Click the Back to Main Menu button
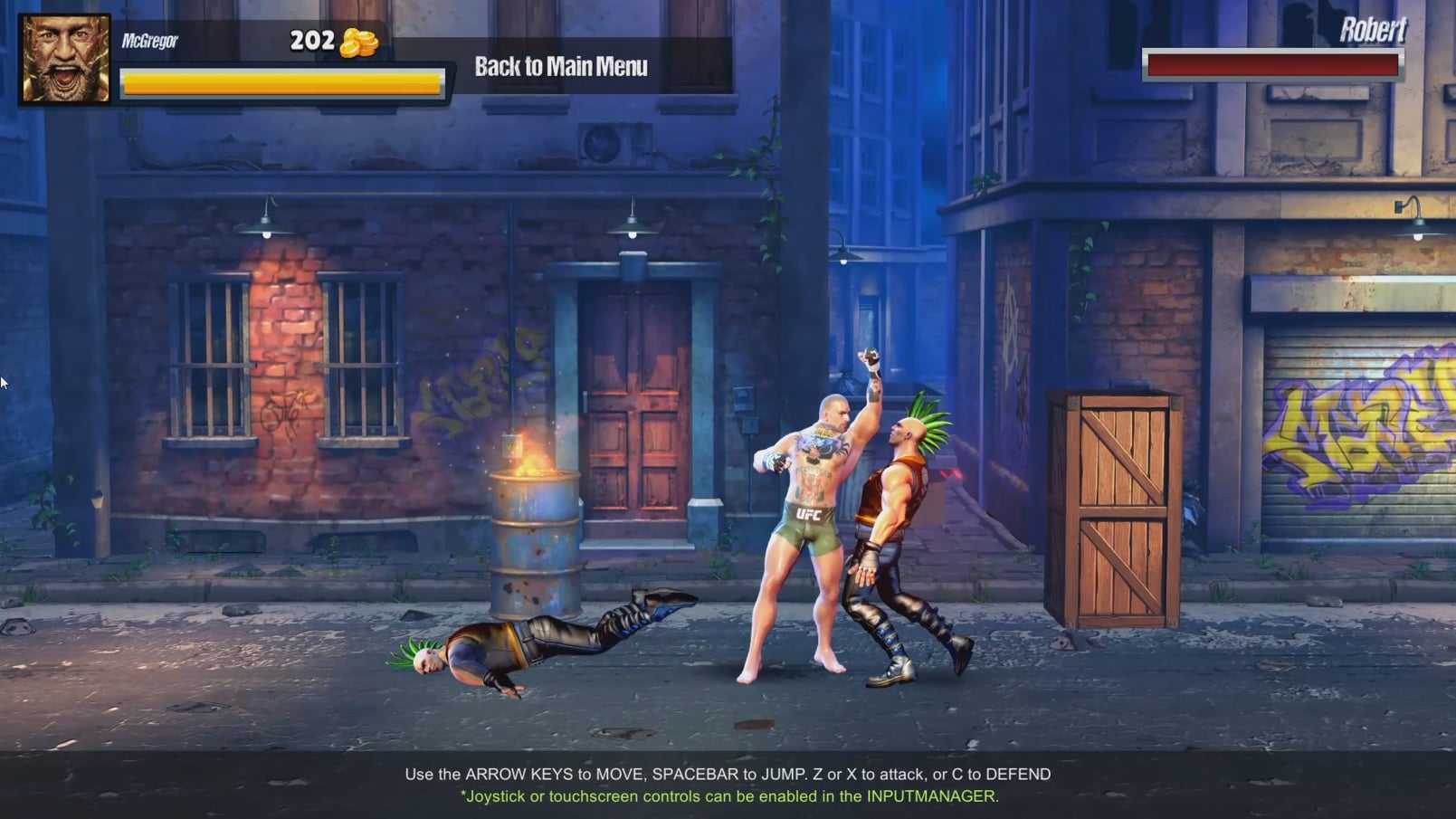The height and width of the screenshot is (819, 1456). 561,67
